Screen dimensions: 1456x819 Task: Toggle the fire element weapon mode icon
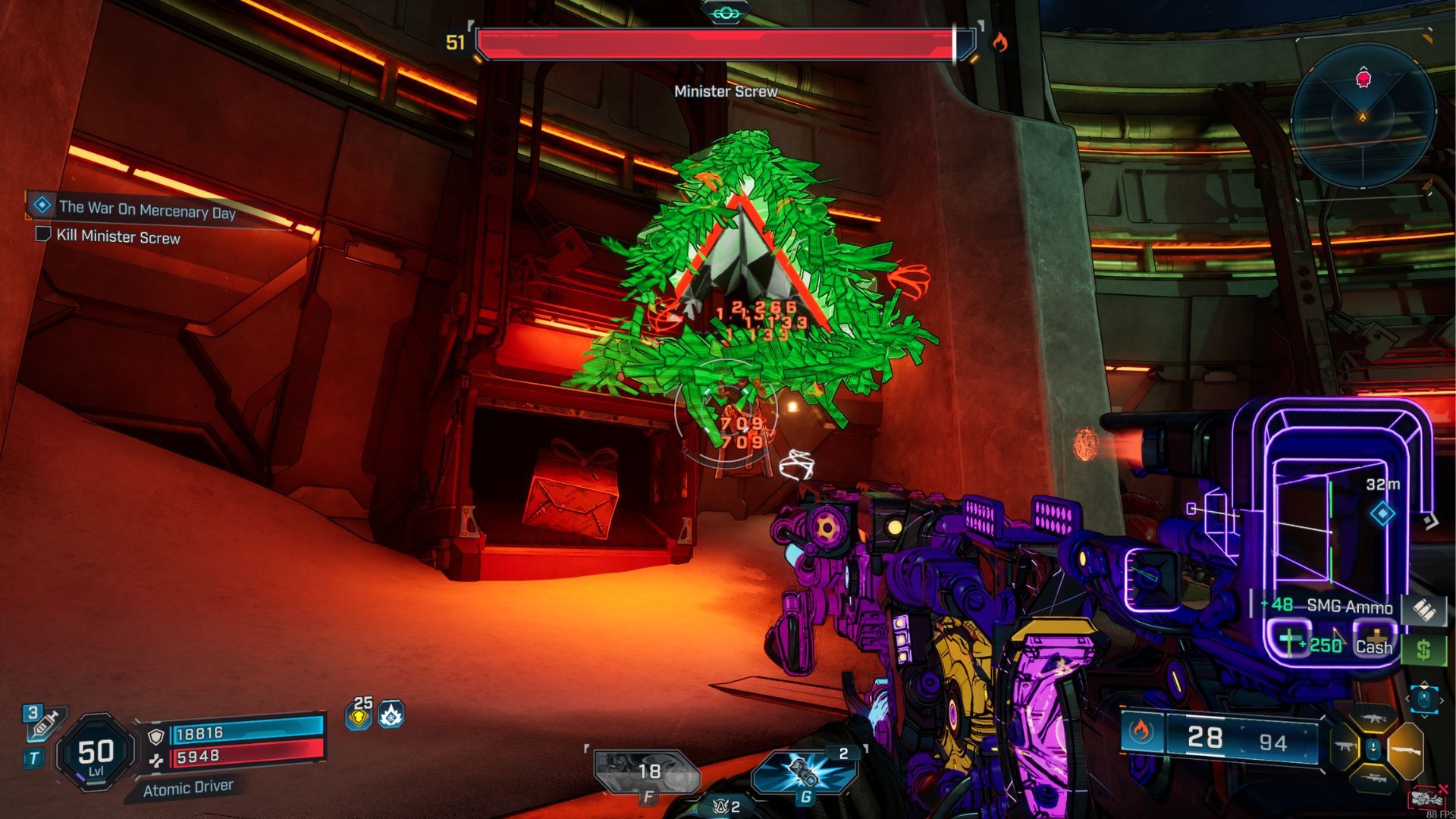coord(1140,732)
